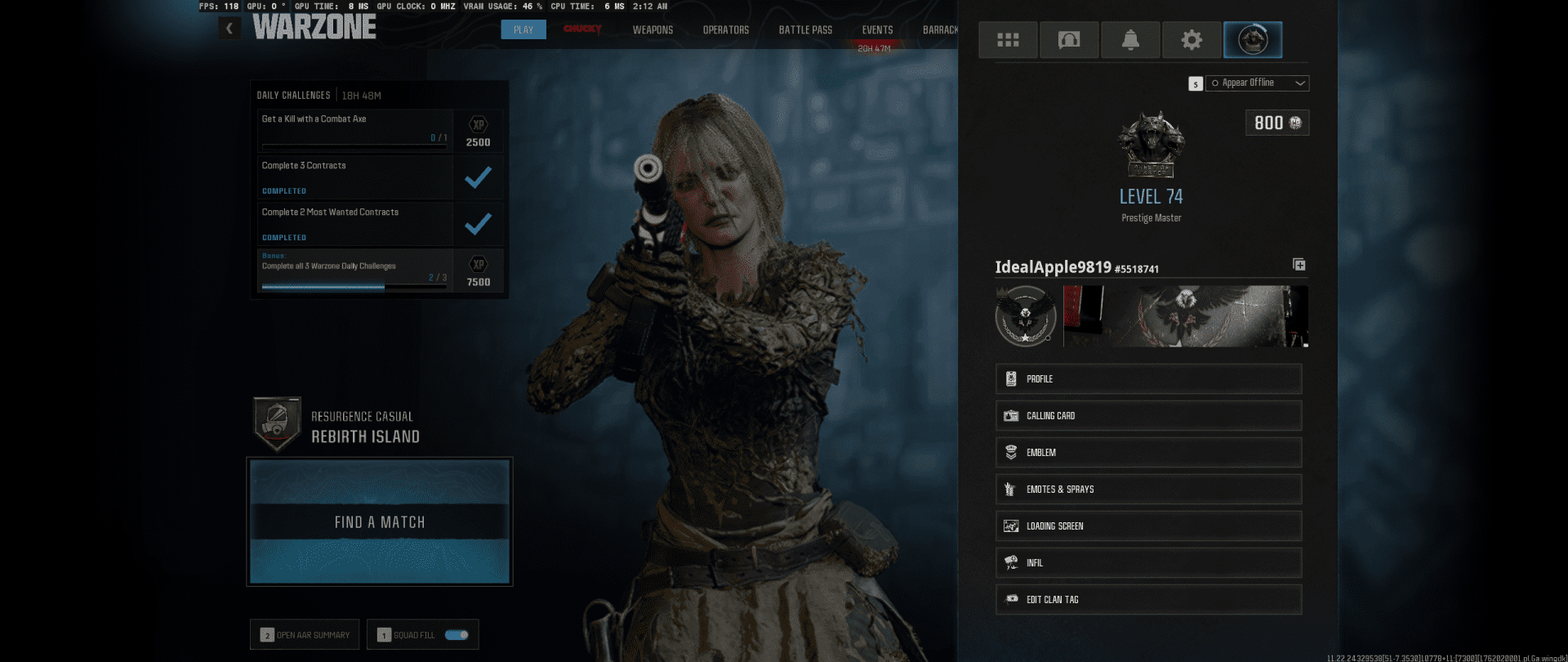Viewport: 1568px width, 662px height.
Task: Click the Emblem badge icon in sidebar
Action: pyautogui.click(x=1010, y=452)
